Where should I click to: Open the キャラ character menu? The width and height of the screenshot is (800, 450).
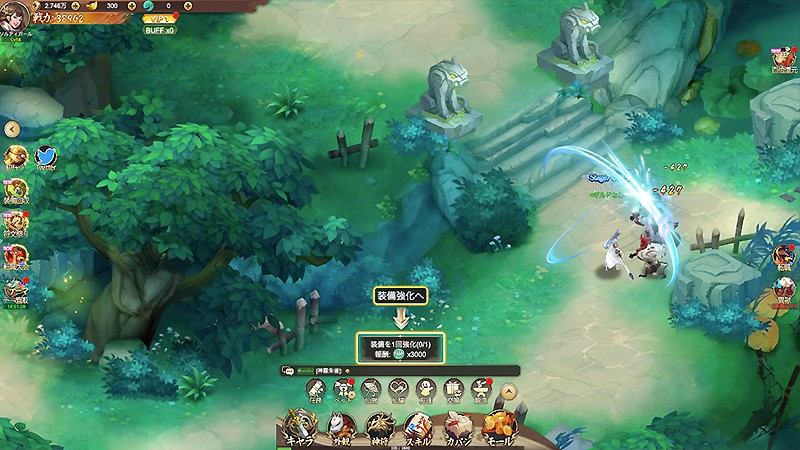pyautogui.click(x=301, y=427)
